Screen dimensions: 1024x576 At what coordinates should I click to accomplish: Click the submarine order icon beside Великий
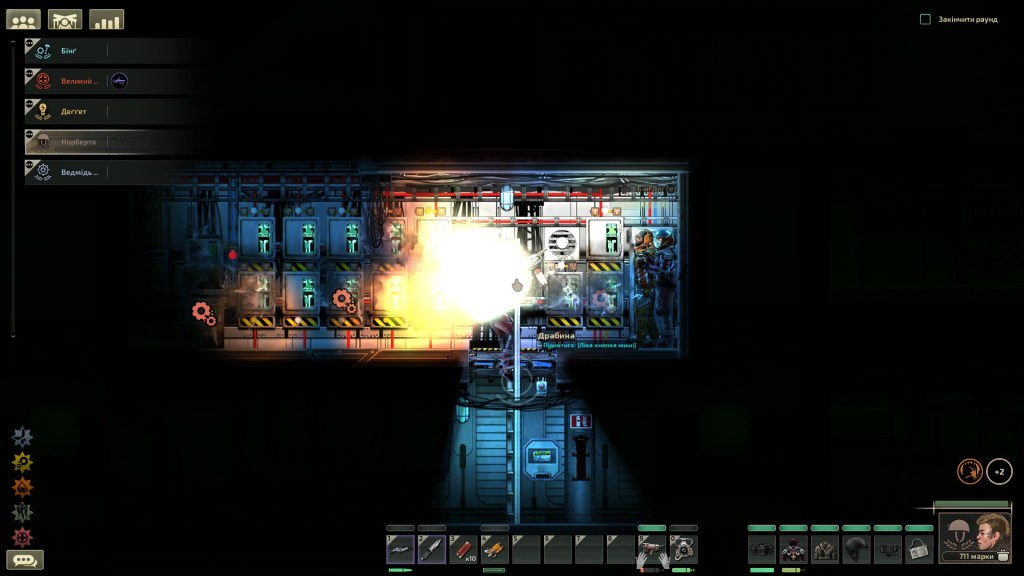119,81
